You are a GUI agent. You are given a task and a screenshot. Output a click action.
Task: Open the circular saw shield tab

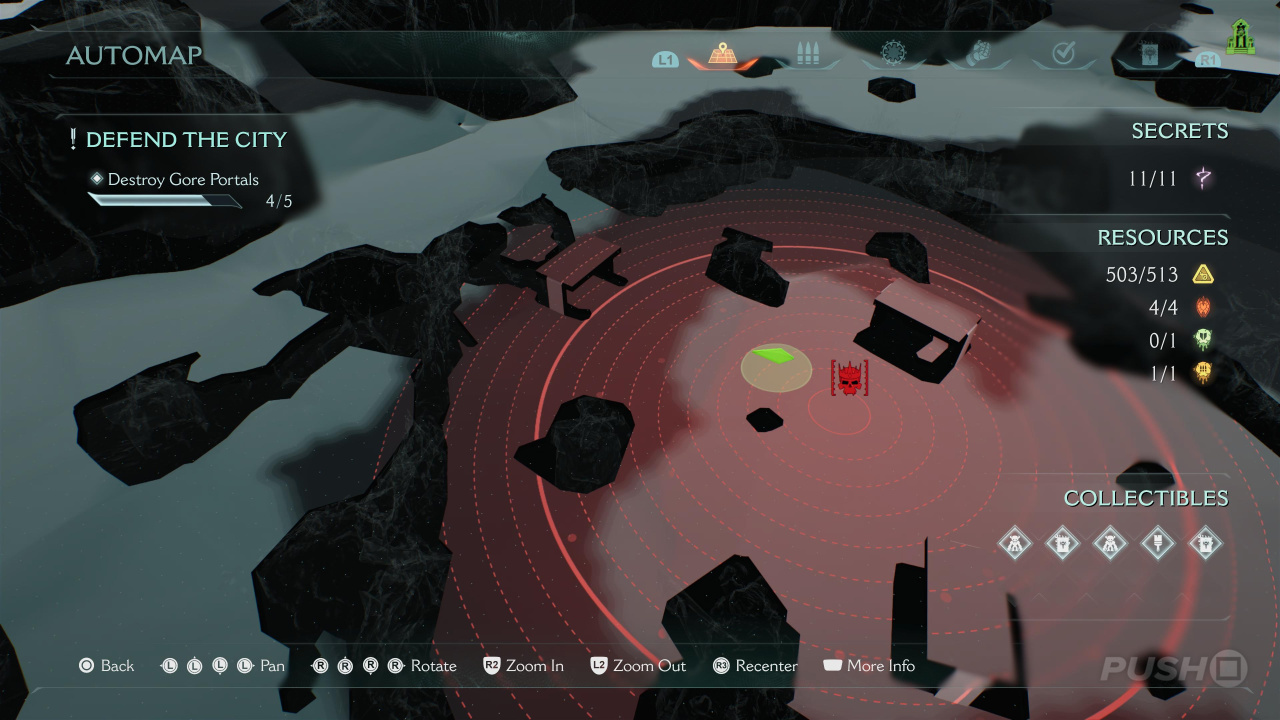(x=892, y=54)
